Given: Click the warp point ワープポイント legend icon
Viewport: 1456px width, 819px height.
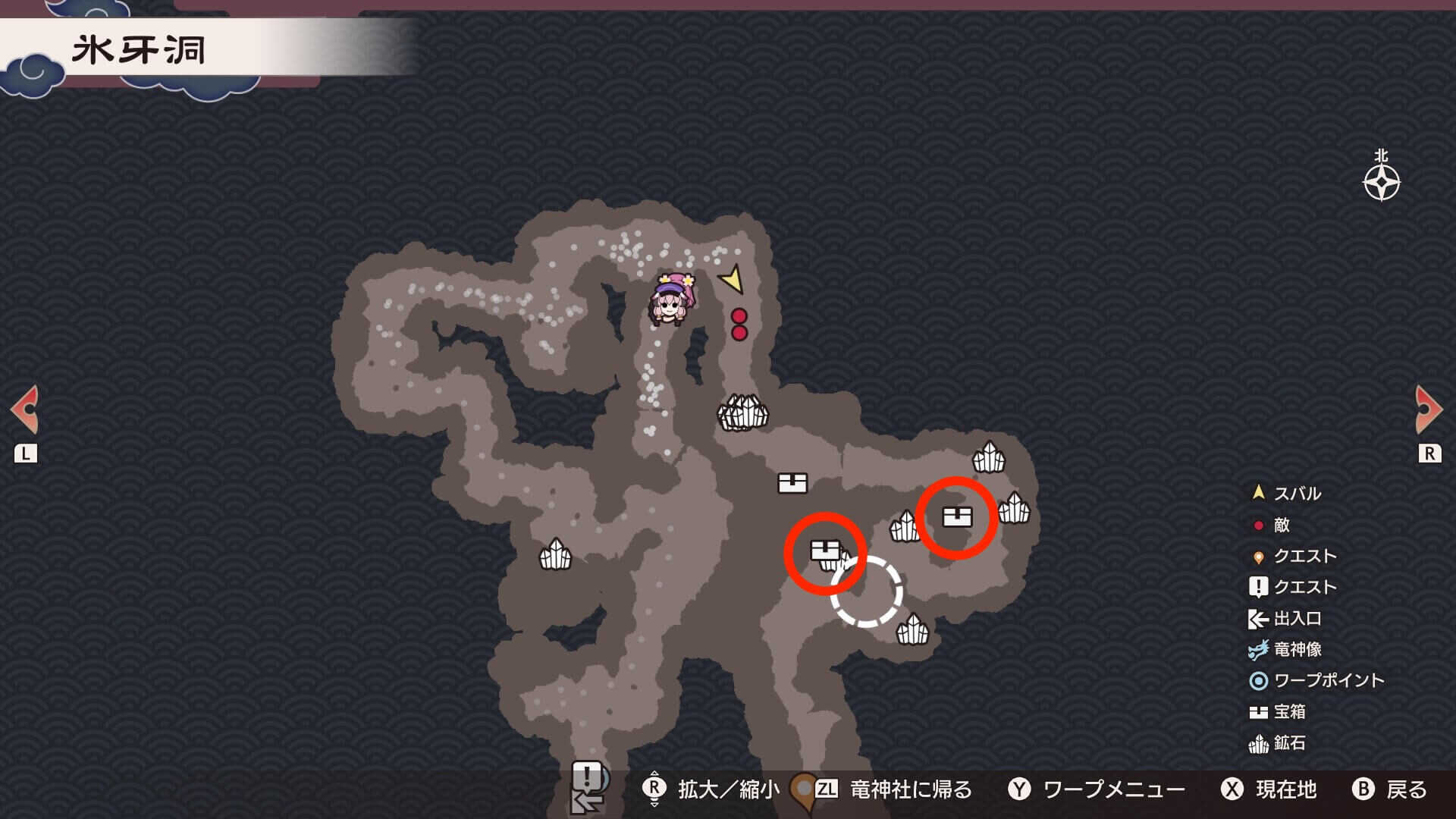Looking at the screenshot, I should tap(1257, 682).
